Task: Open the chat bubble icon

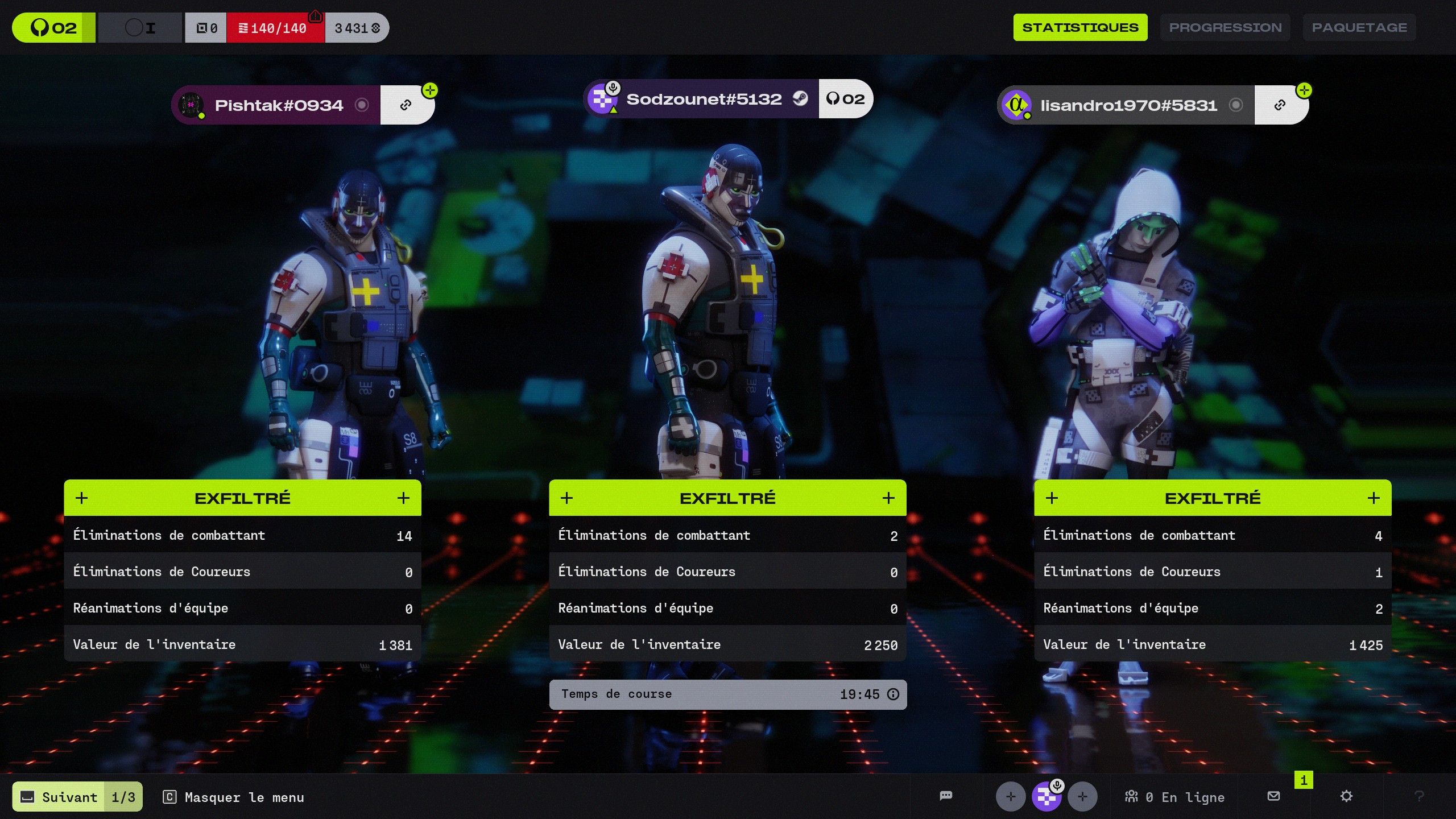Action: [x=946, y=796]
